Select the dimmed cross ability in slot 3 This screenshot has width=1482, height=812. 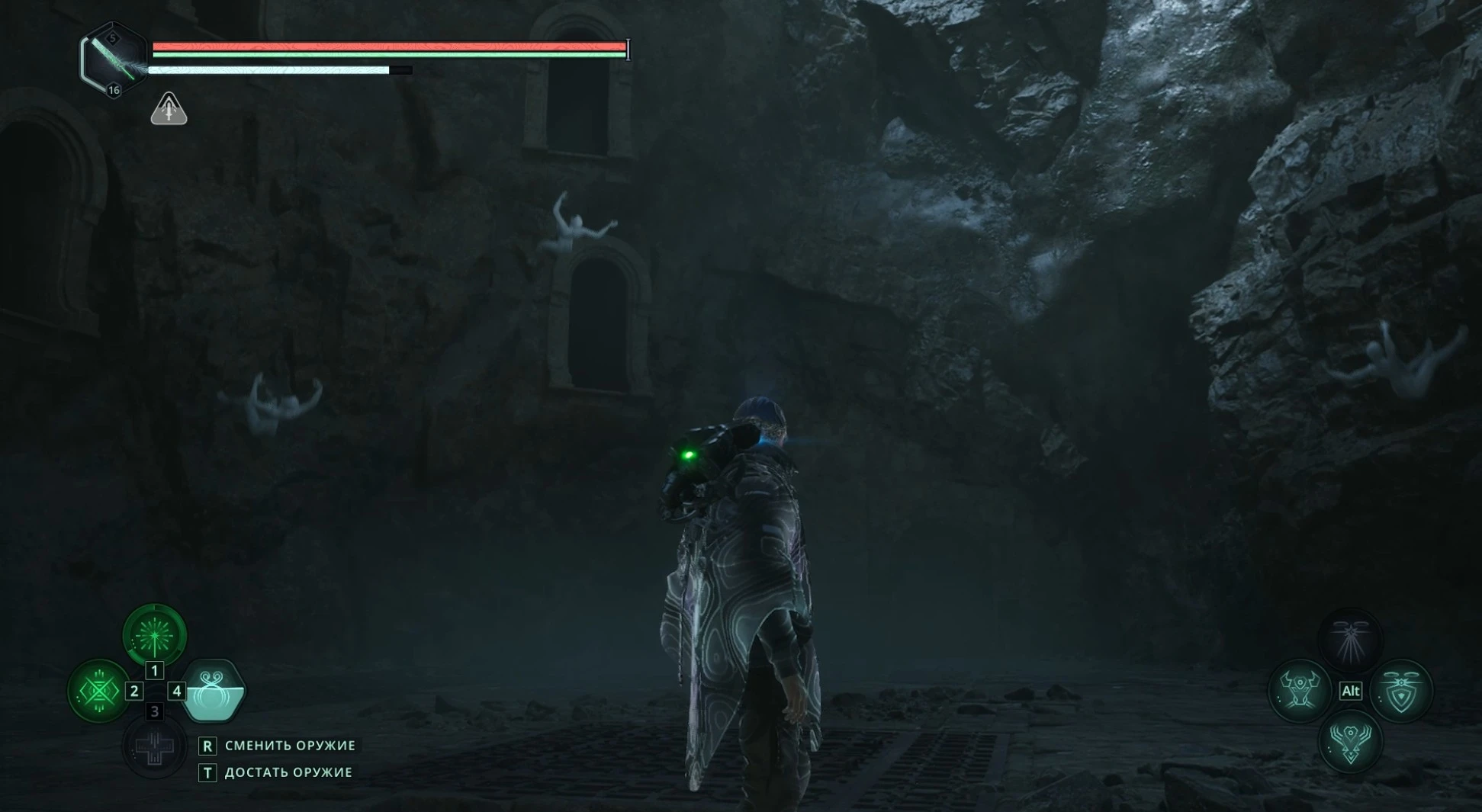155,746
